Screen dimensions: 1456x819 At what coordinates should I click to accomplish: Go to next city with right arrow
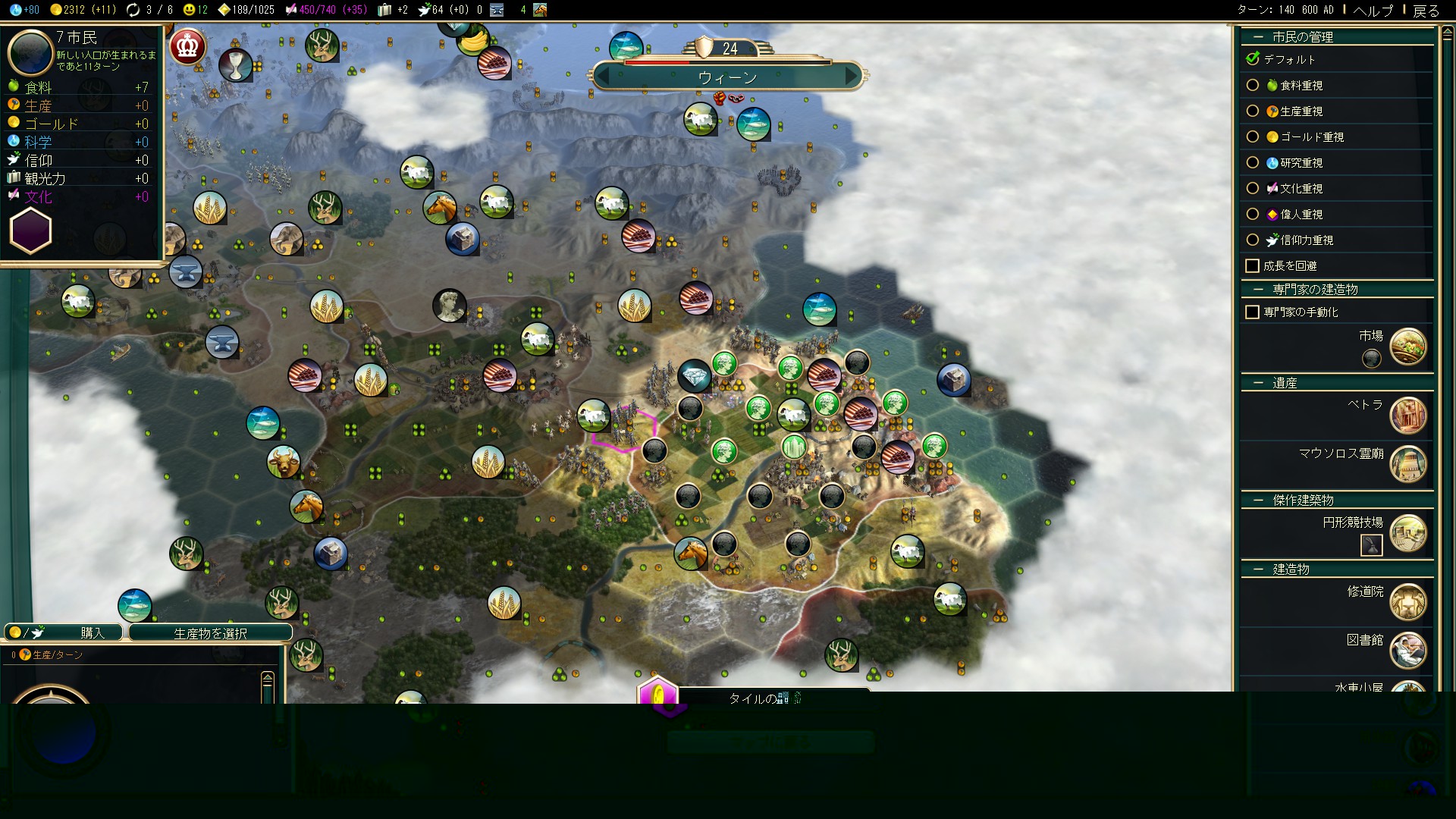pos(852,77)
